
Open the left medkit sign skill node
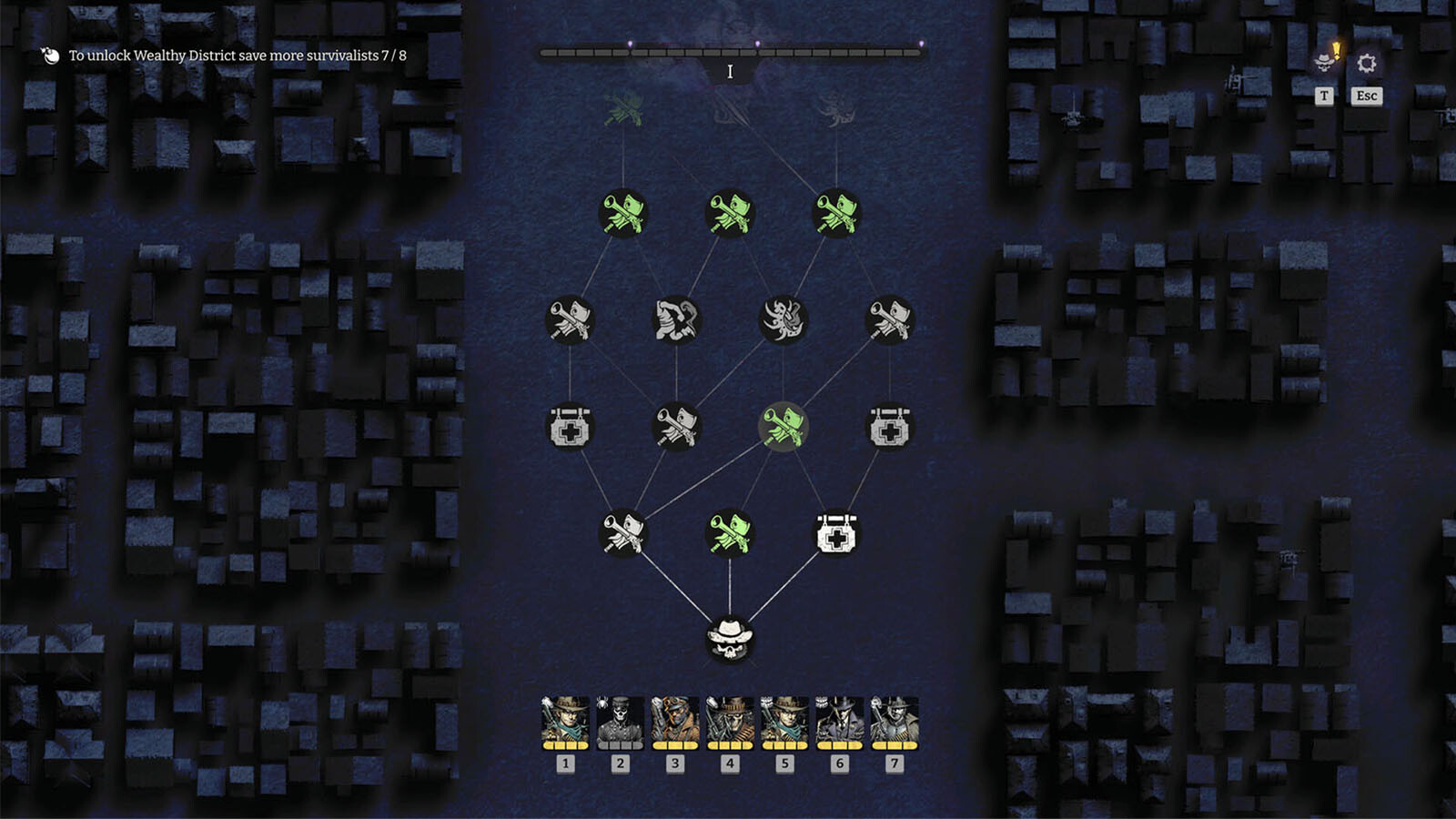click(570, 428)
